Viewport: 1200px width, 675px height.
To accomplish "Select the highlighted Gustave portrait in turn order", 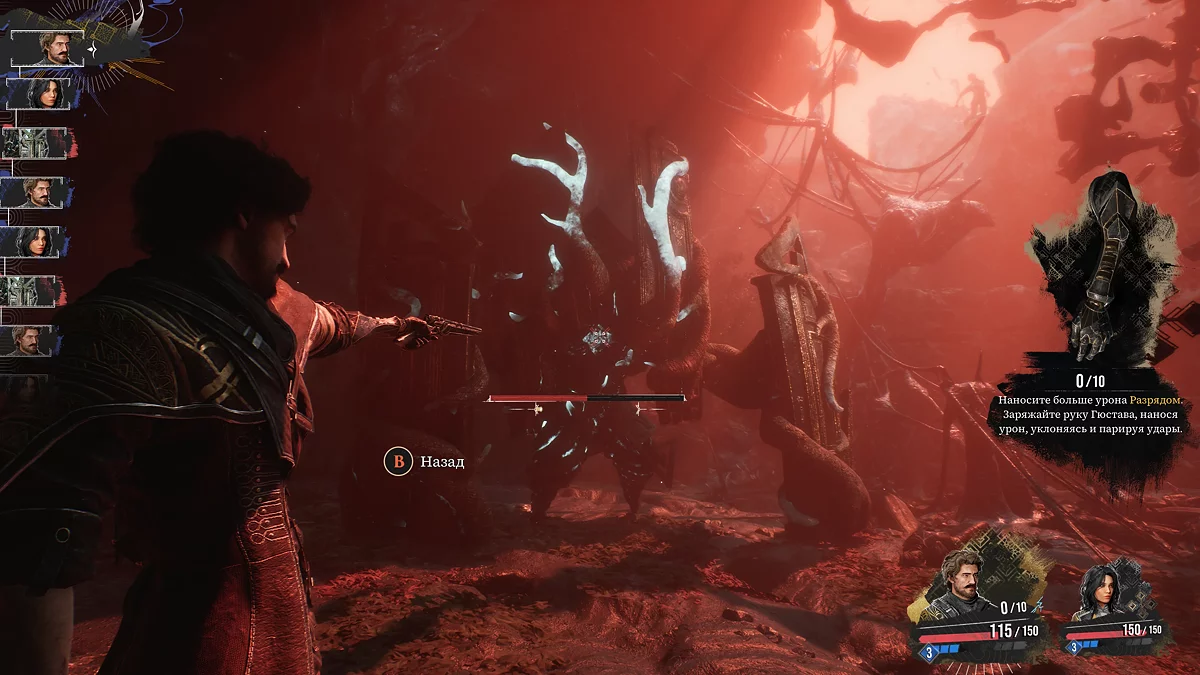I will [47, 48].
